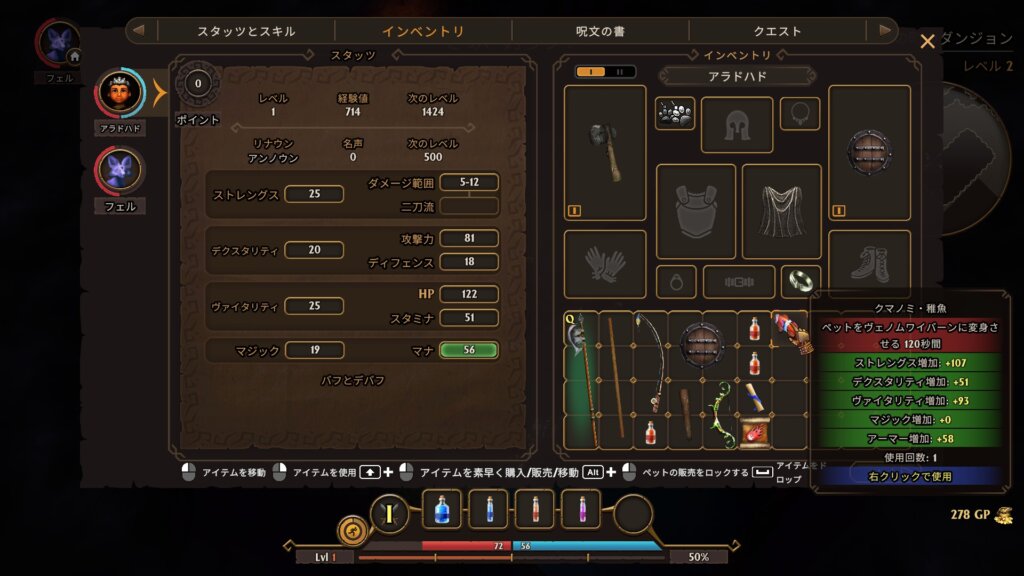Toggle the weapon set switch above the inventory
This screenshot has width=1024, height=576.
tap(605, 71)
